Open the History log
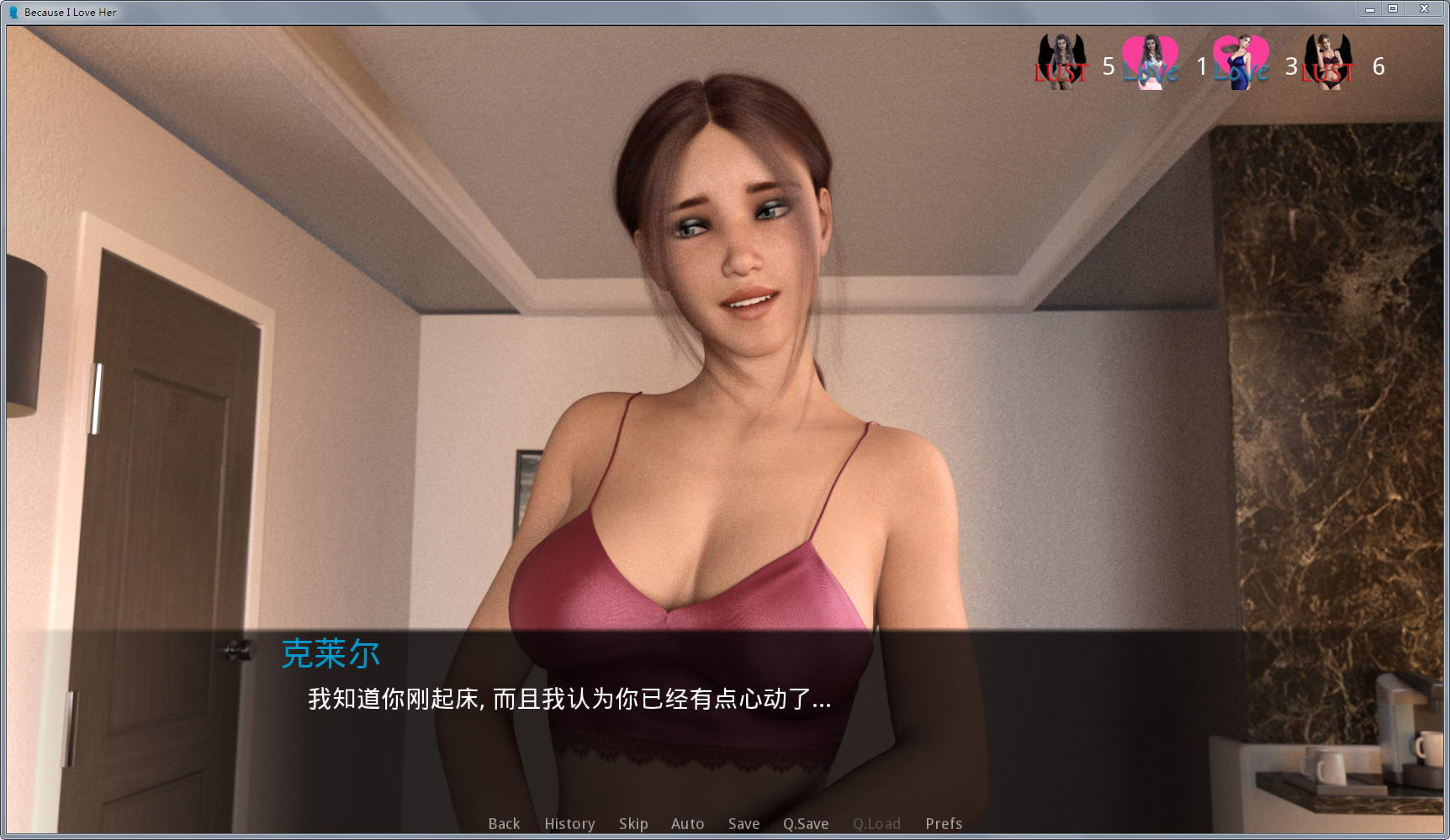Screen dimensions: 1450x840 (569, 824)
